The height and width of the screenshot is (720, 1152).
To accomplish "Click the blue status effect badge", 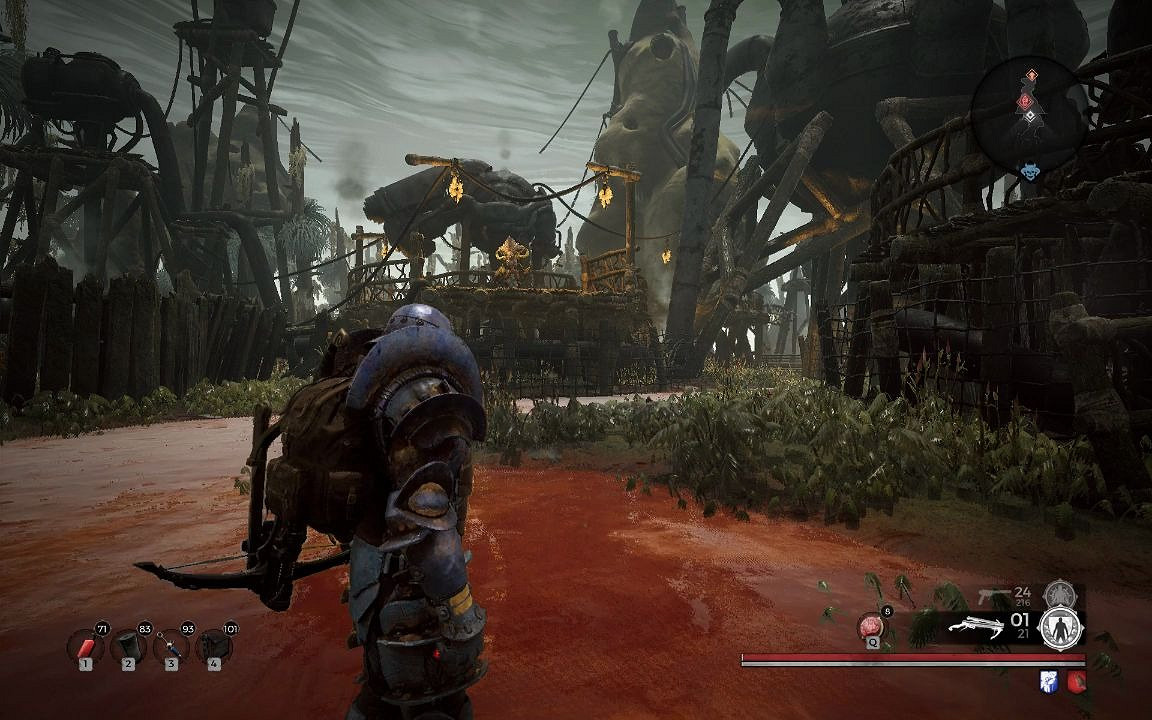I will pos(1048,681).
